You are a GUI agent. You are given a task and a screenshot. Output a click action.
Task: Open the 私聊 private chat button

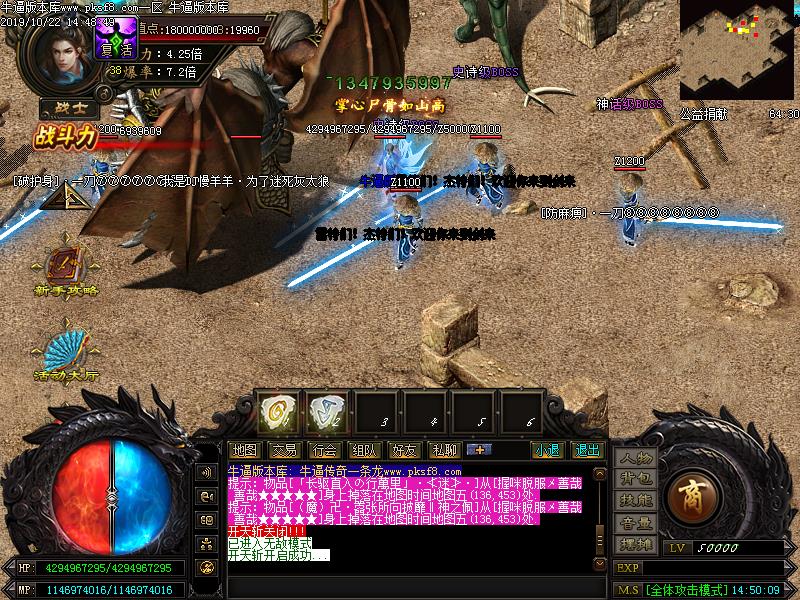444,450
